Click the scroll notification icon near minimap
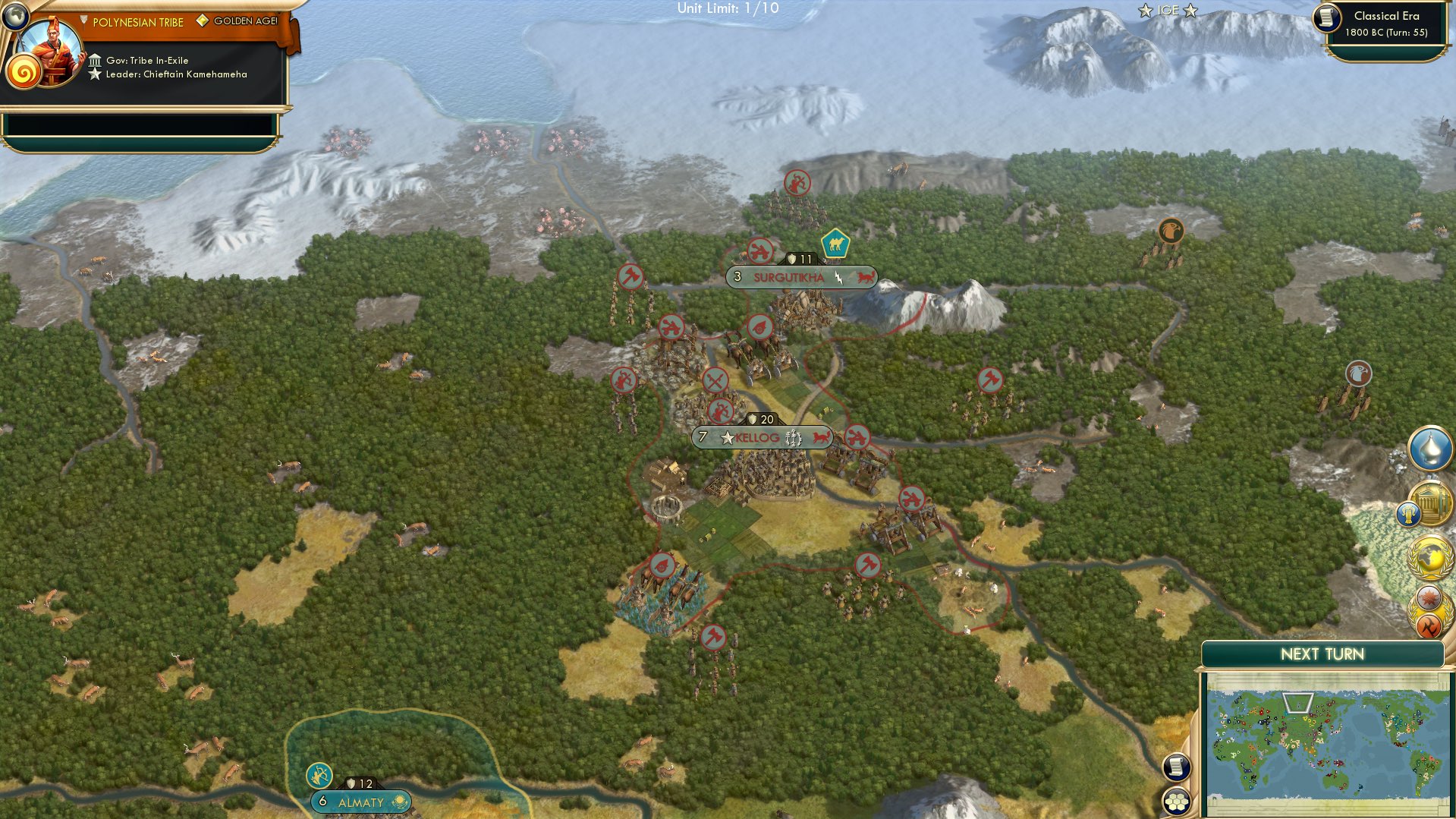Image resolution: width=1456 pixels, height=819 pixels. [1177, 767]
